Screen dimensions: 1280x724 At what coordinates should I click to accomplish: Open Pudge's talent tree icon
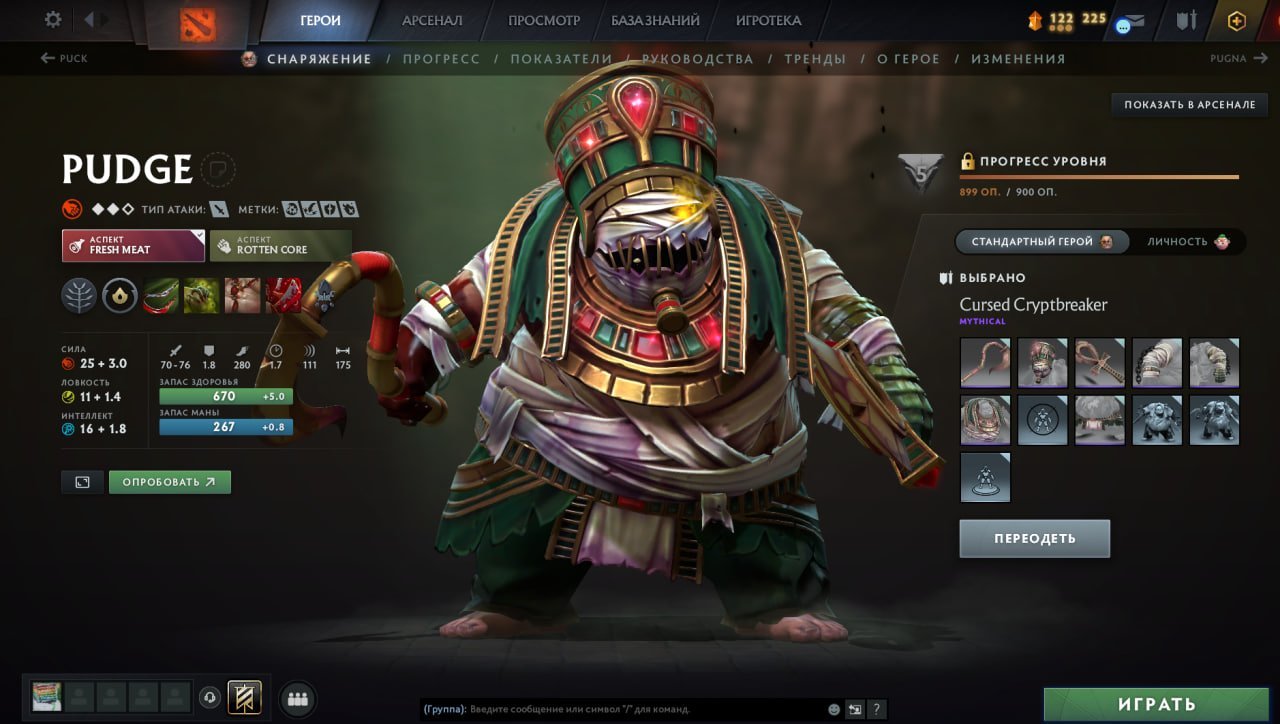pyautogui.click(x=79, y=296)
